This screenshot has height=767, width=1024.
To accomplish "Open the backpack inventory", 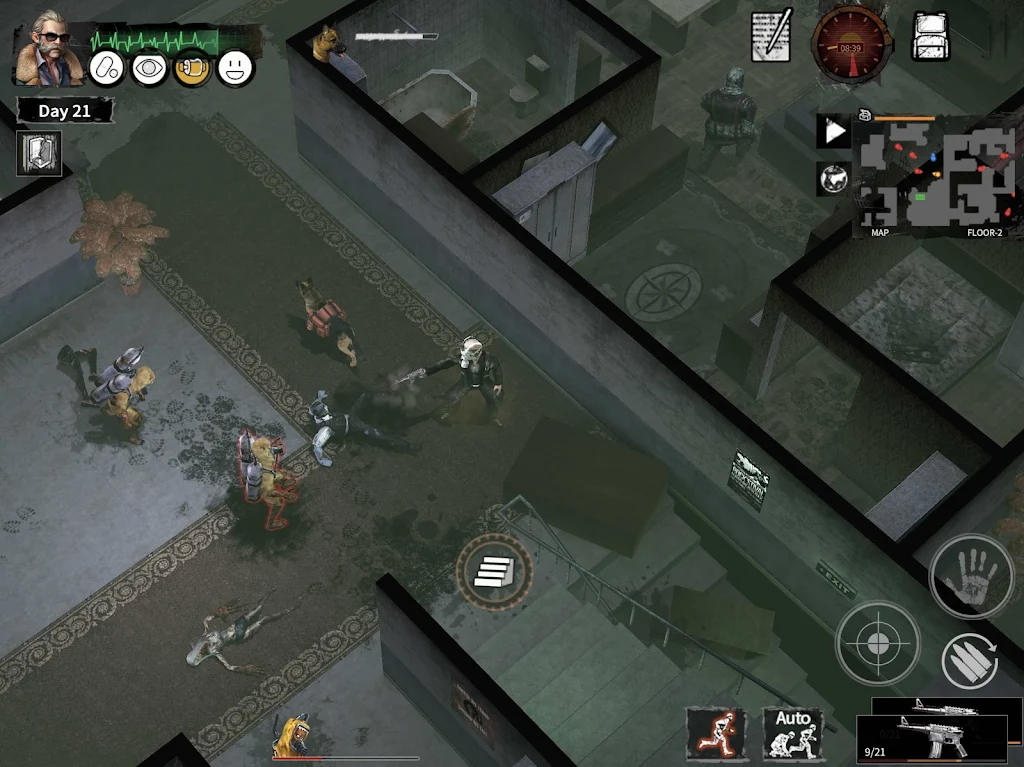I will coord(930,37).
